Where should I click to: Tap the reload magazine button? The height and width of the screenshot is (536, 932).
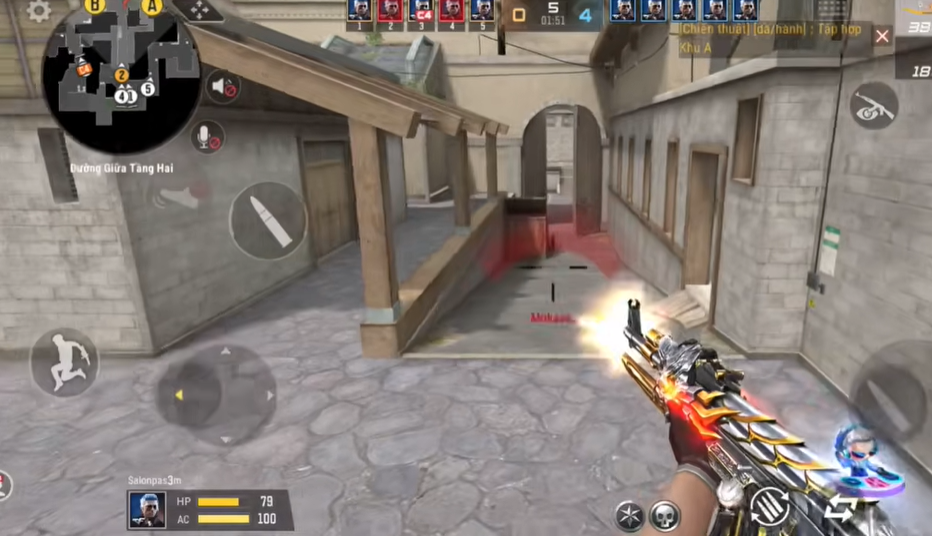770,507
